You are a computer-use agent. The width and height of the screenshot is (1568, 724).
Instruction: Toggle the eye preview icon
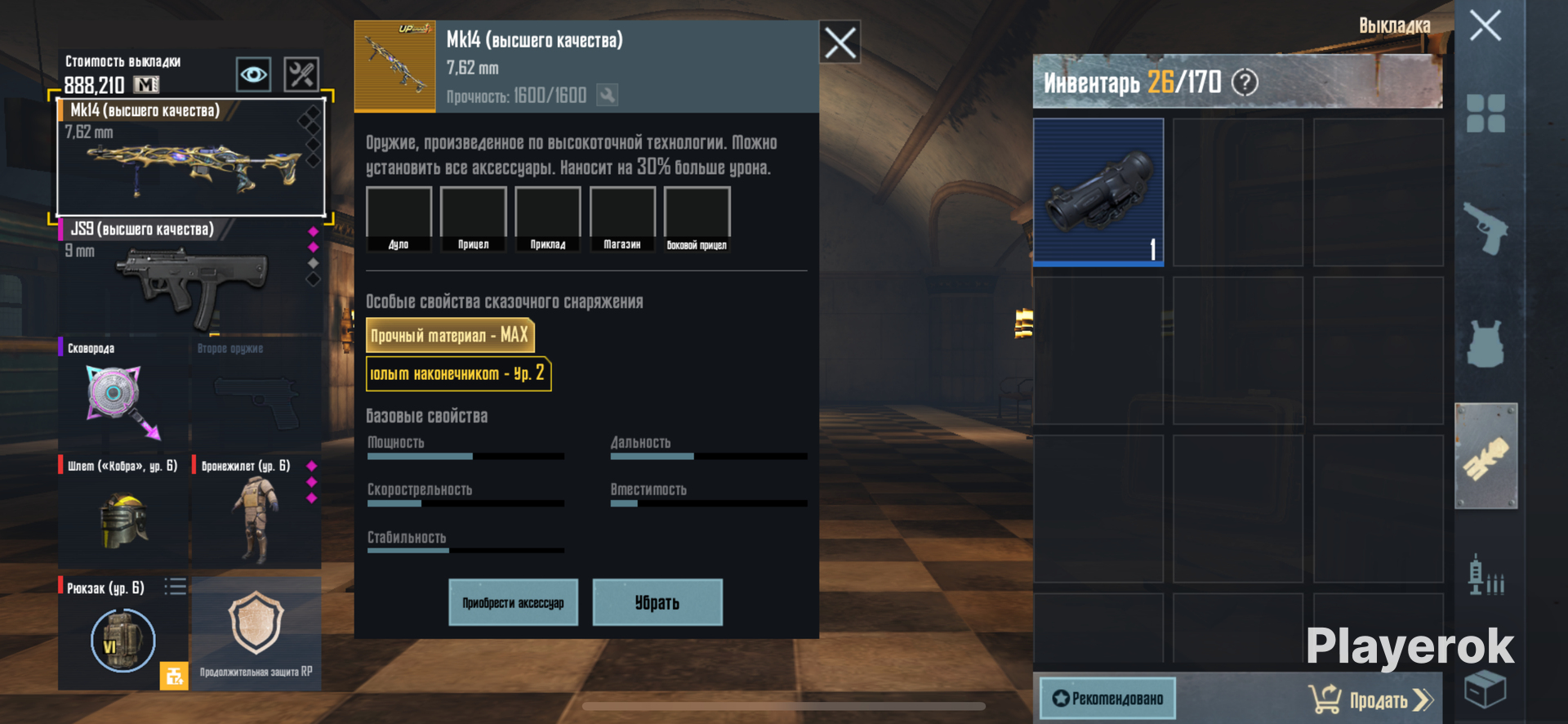coord(253,75)
